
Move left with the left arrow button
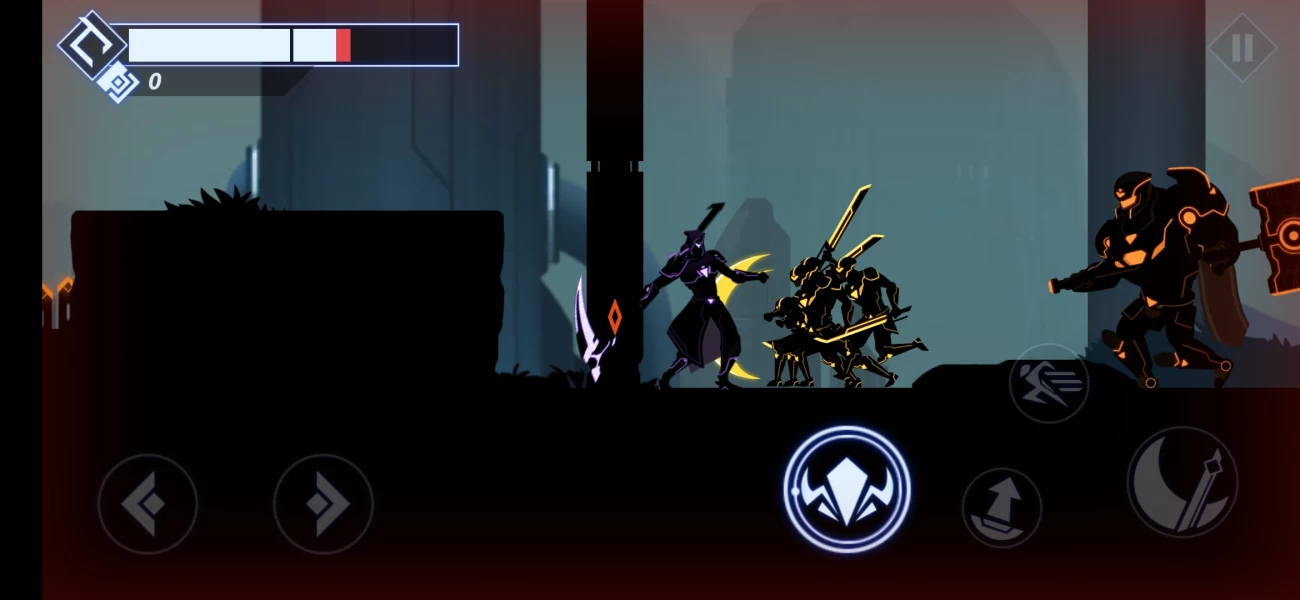coord(147,503)
